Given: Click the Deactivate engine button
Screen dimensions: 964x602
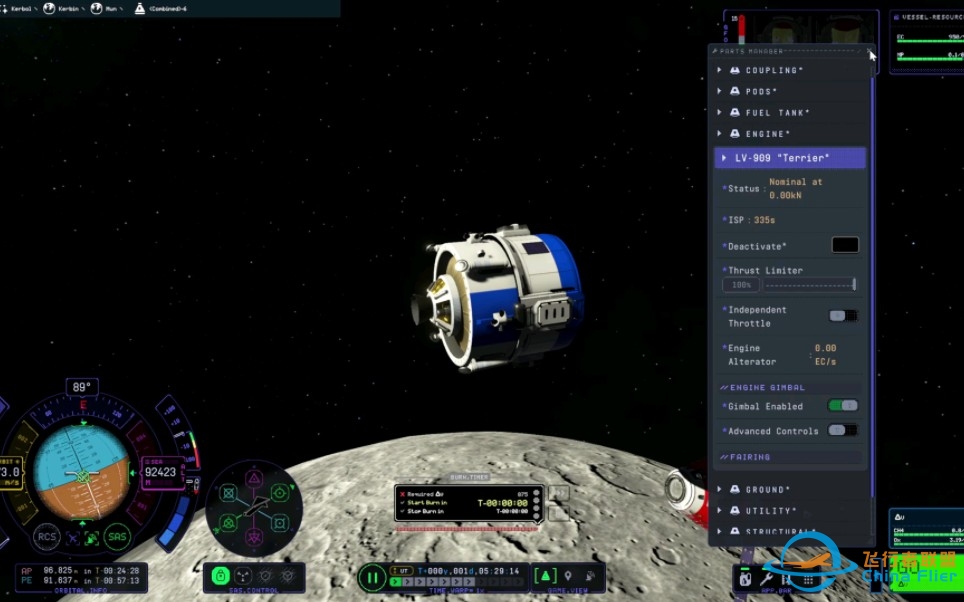Looking at the screenshot, I should pyautogui.click(x=845, y=245).
